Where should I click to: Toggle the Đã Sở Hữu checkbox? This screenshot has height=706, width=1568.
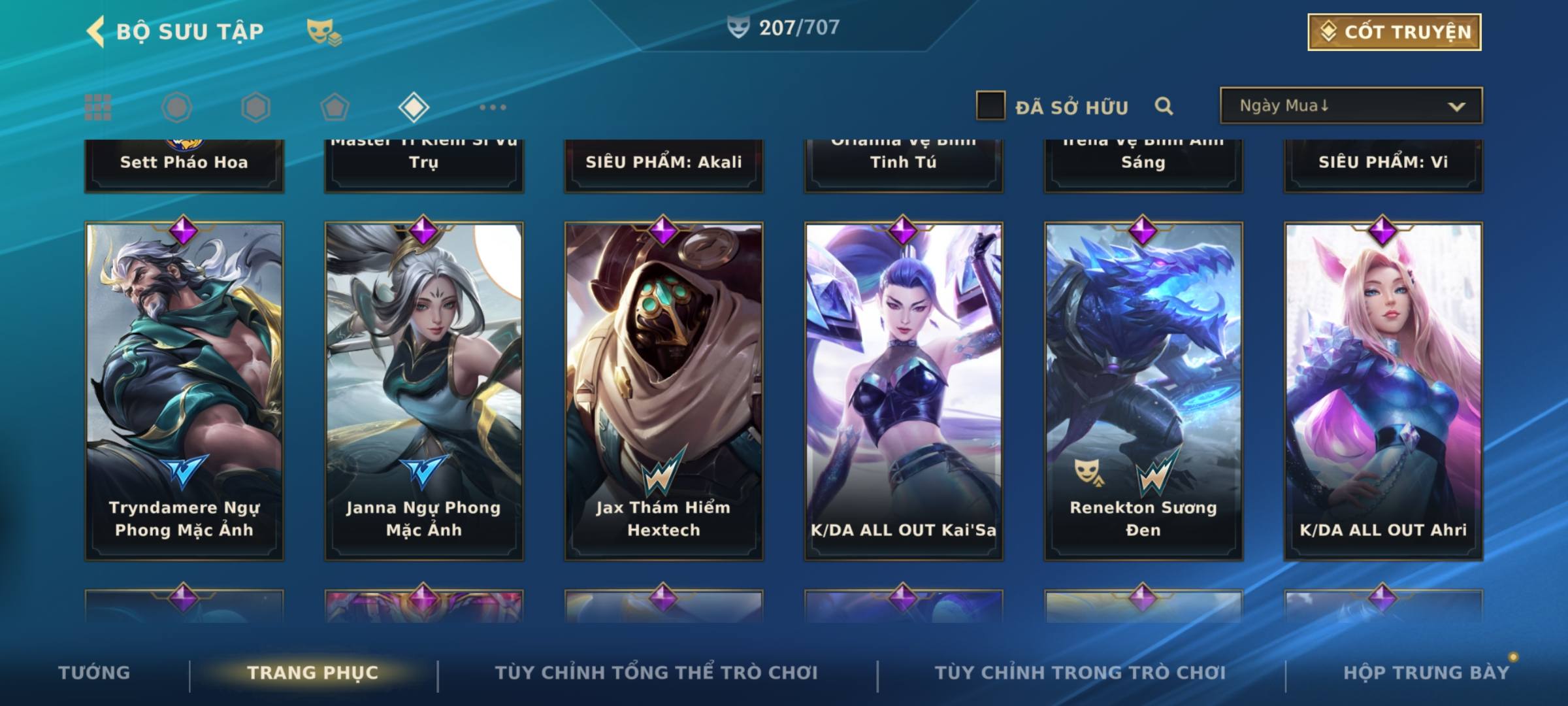(x=990, y=106)
